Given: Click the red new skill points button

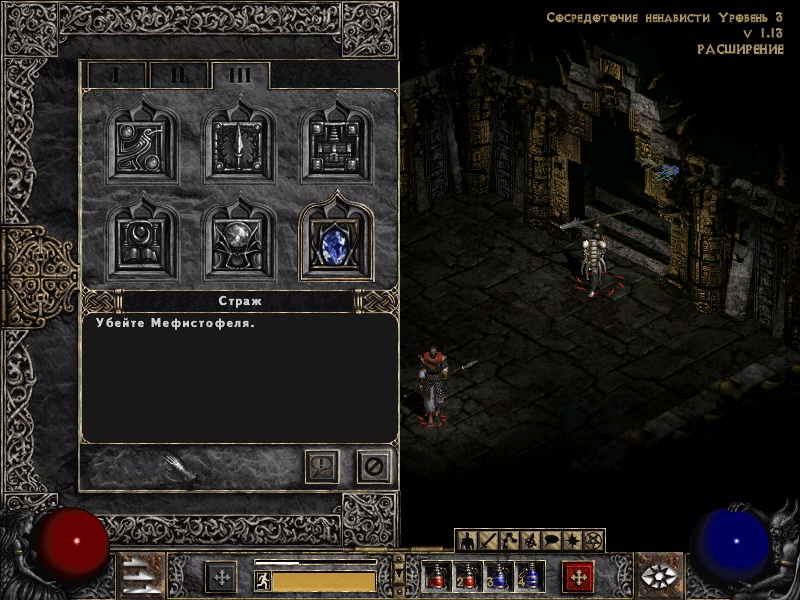Looking at the screenshot, I should [x=578, y=577].
